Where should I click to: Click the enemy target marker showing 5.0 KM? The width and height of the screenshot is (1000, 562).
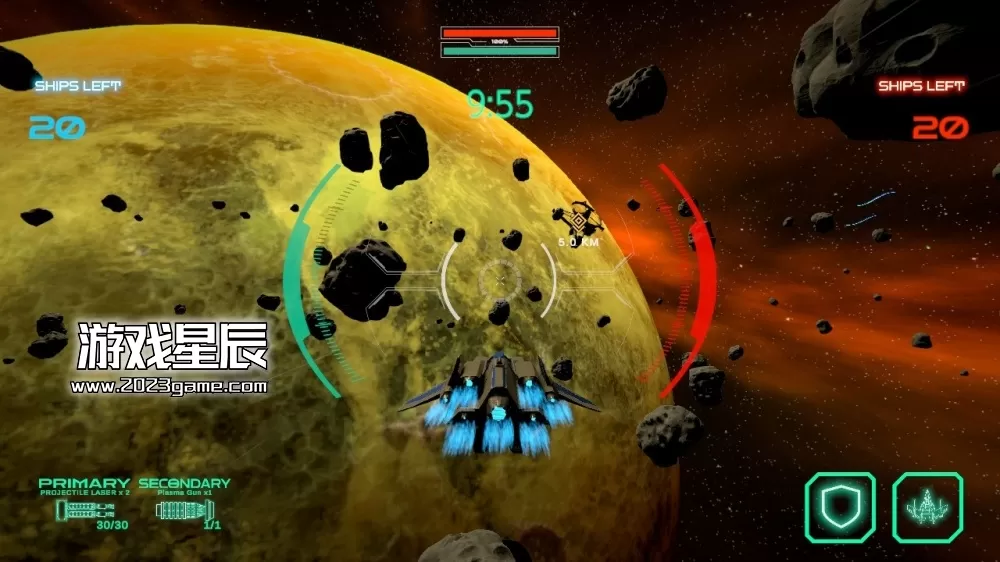tap(577, 219)
